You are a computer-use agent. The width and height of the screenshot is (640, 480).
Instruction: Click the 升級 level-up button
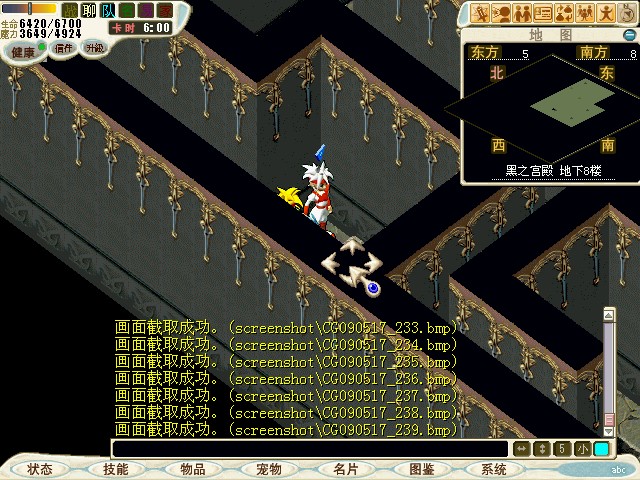coord(94,47)
